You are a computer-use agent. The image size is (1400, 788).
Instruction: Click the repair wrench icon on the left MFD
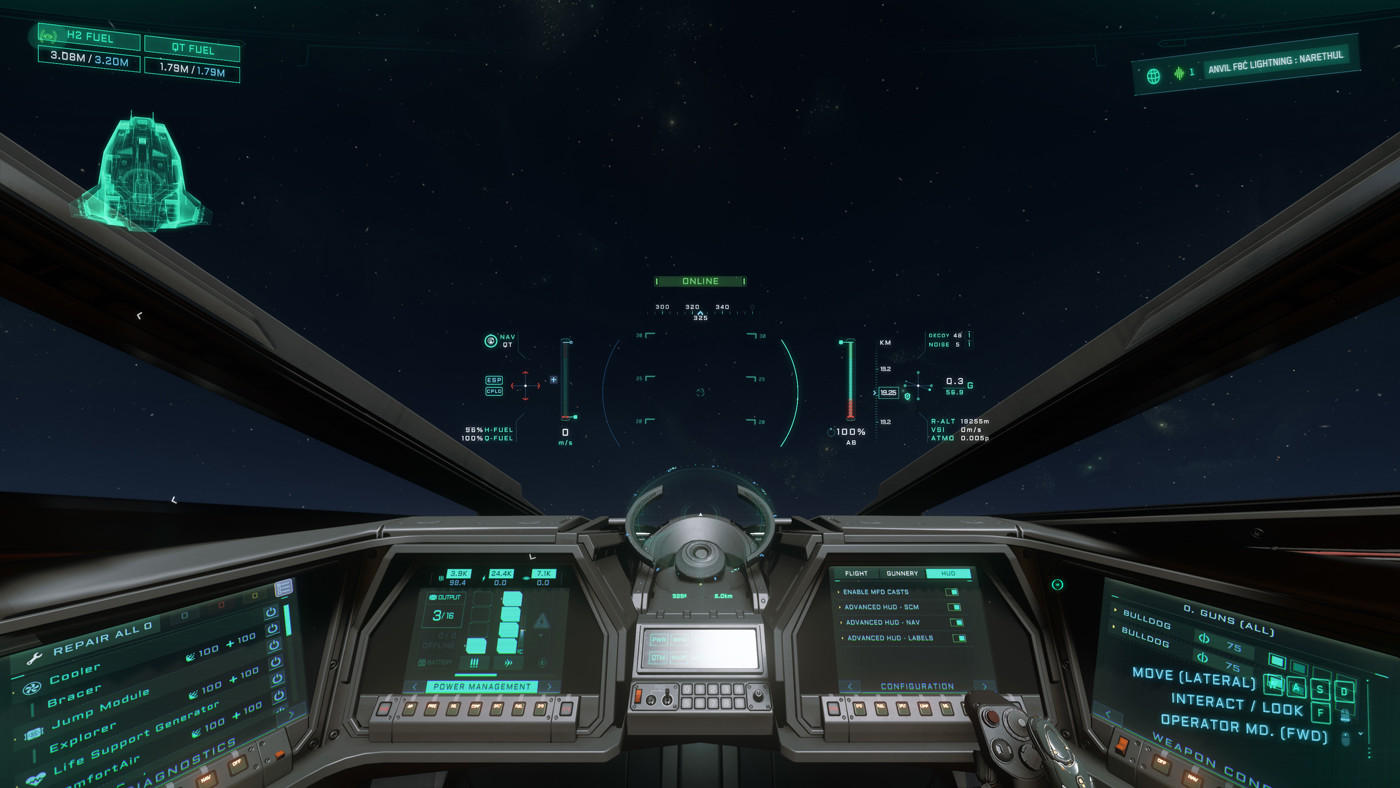click(x=34, y=656)
